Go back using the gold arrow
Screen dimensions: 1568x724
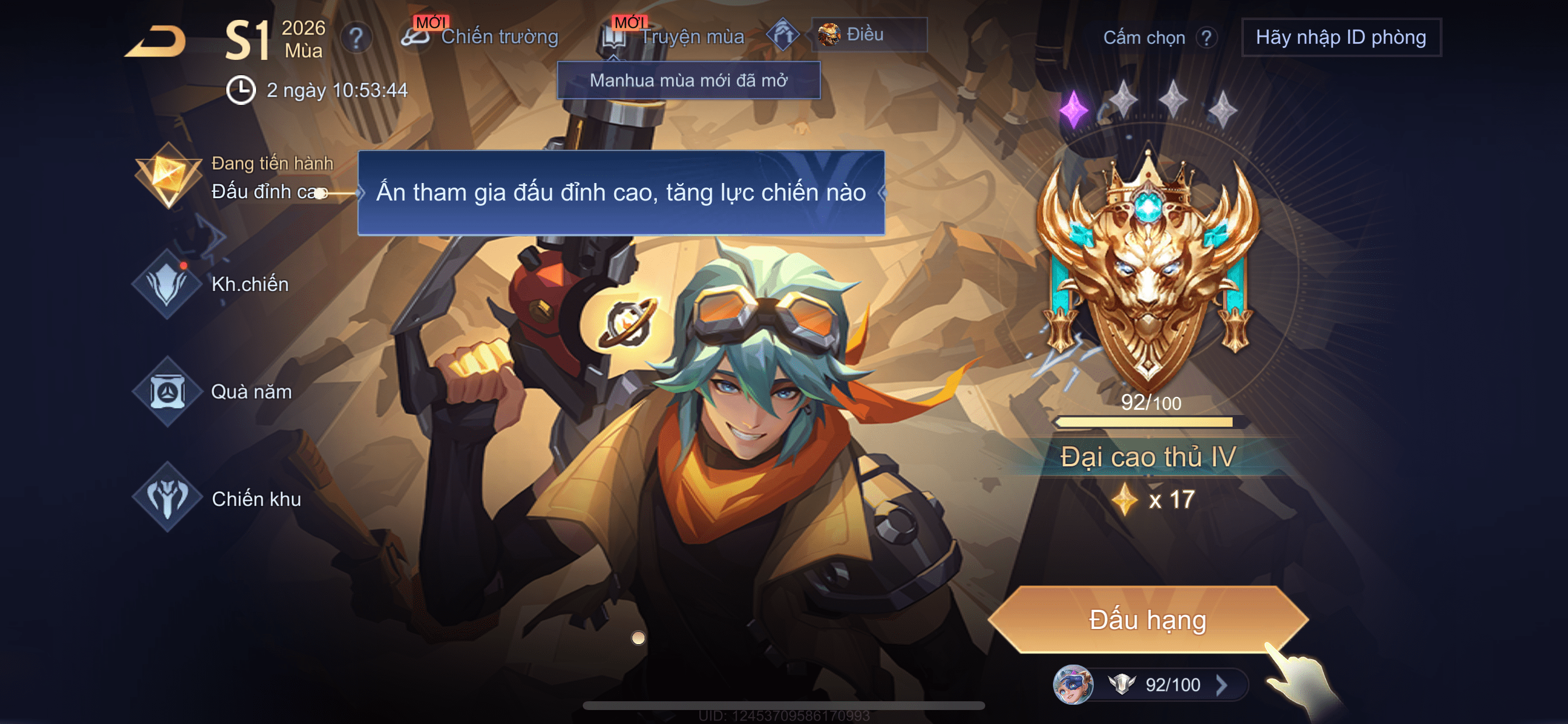[157, 41]
